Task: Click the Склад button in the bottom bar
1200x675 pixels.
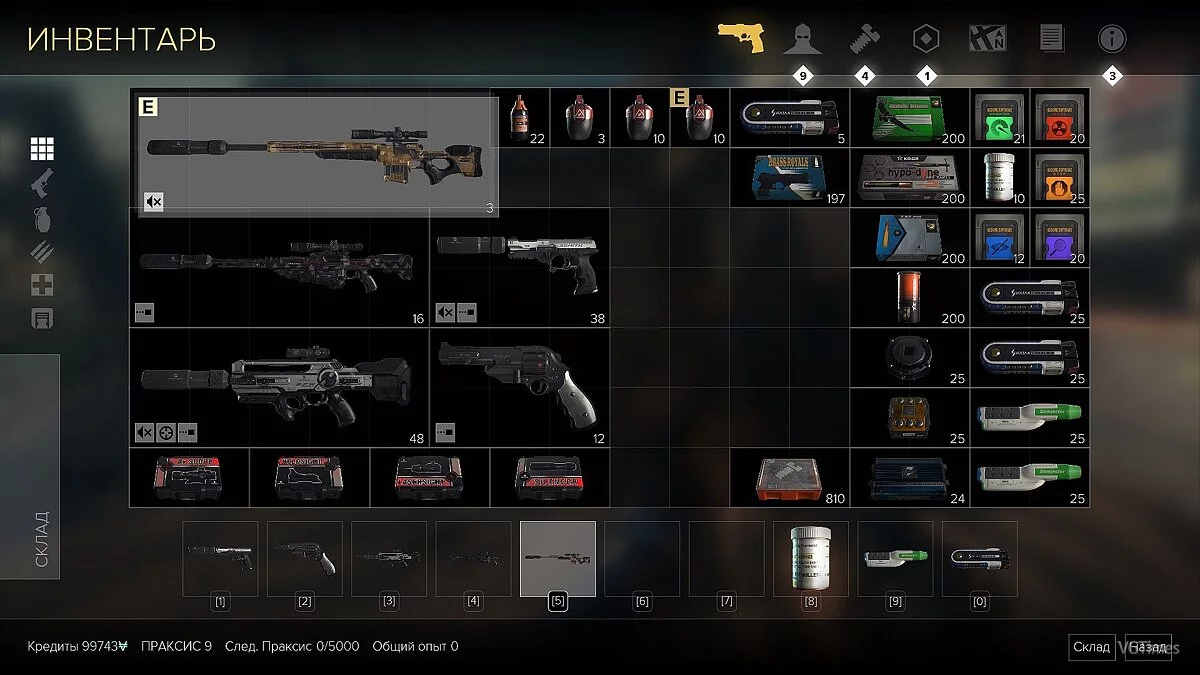Action: tap(1091, 647)
